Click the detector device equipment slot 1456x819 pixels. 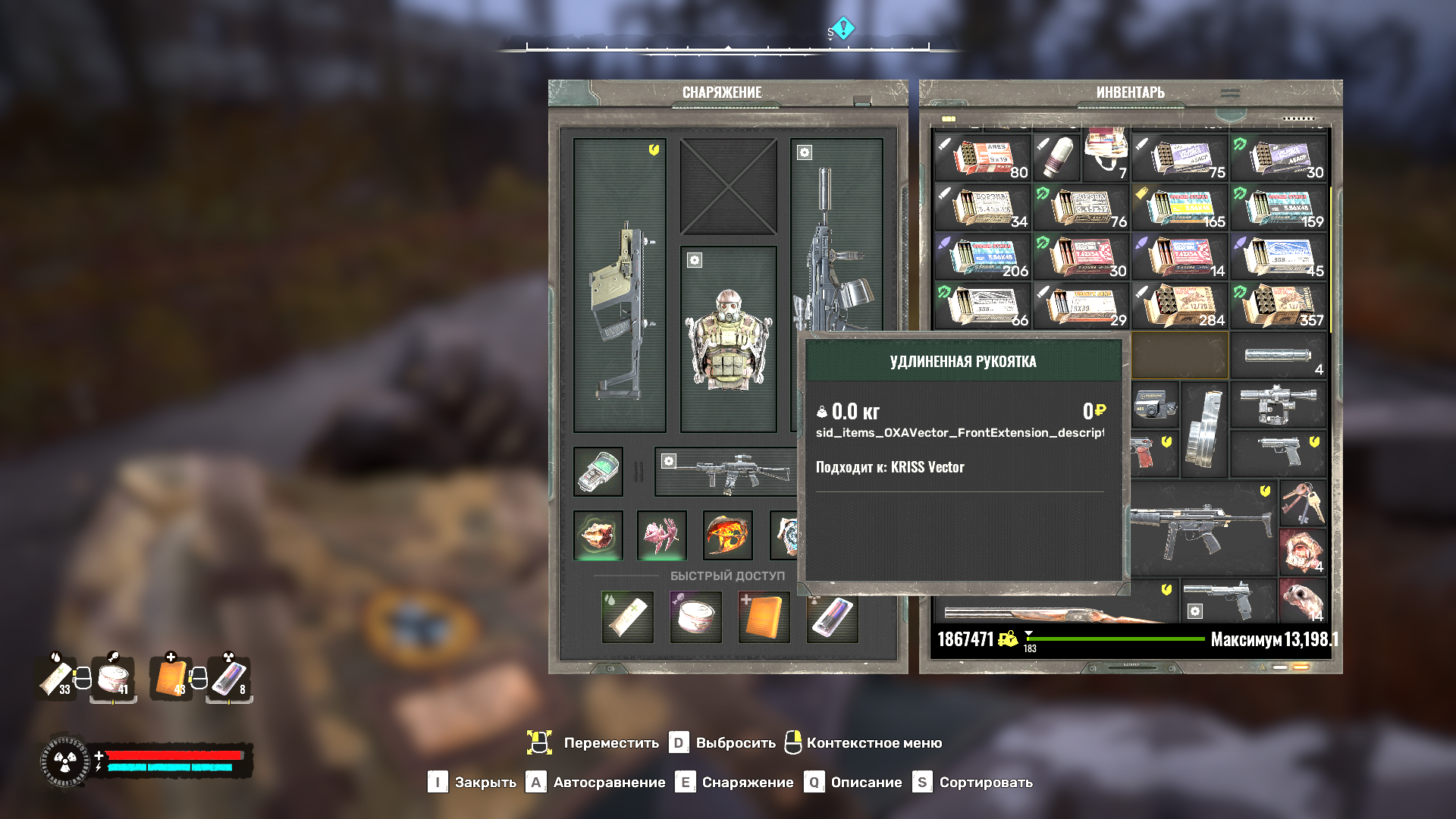(598, 472)
